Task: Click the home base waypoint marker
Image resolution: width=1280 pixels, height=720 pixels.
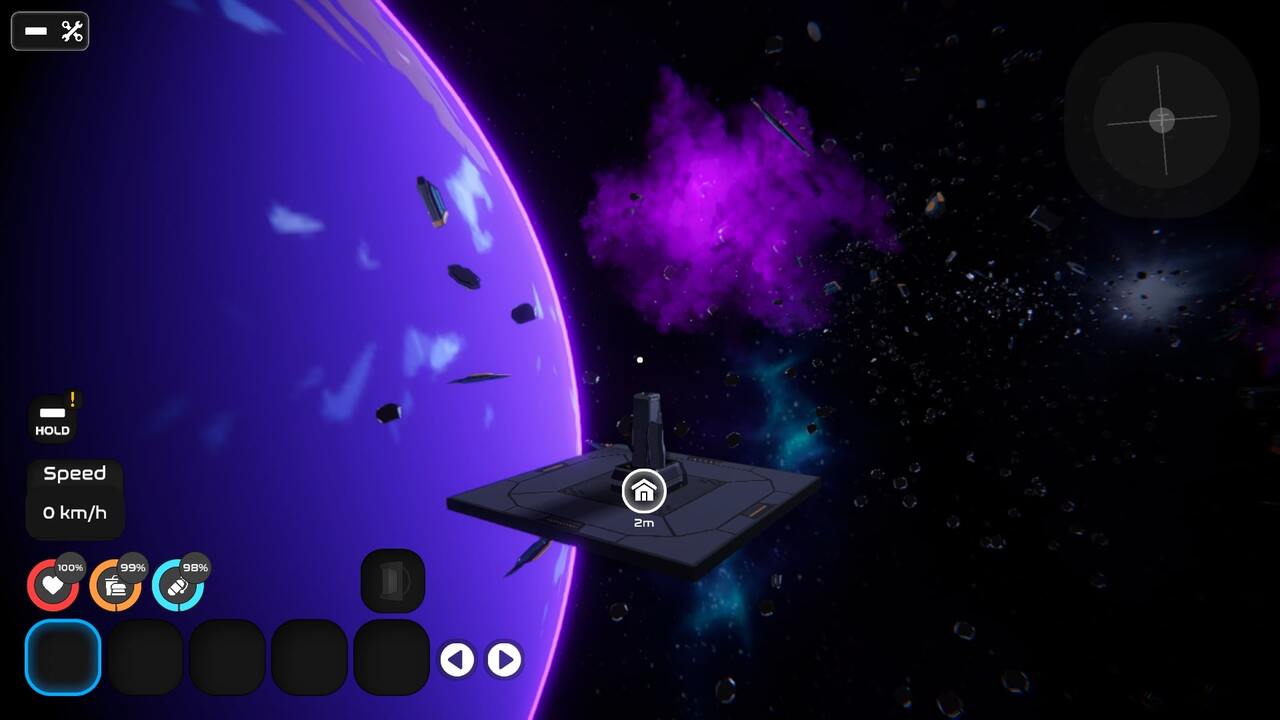Action: [x=644, y=491]
